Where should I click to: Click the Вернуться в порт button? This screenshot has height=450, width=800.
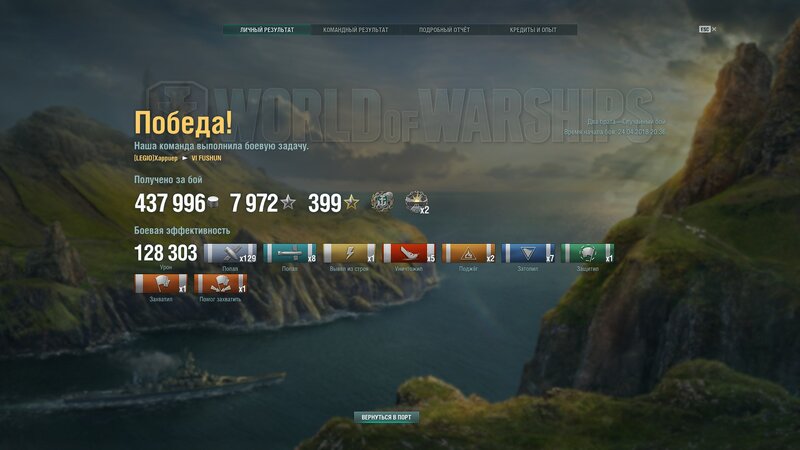point(386,417)
